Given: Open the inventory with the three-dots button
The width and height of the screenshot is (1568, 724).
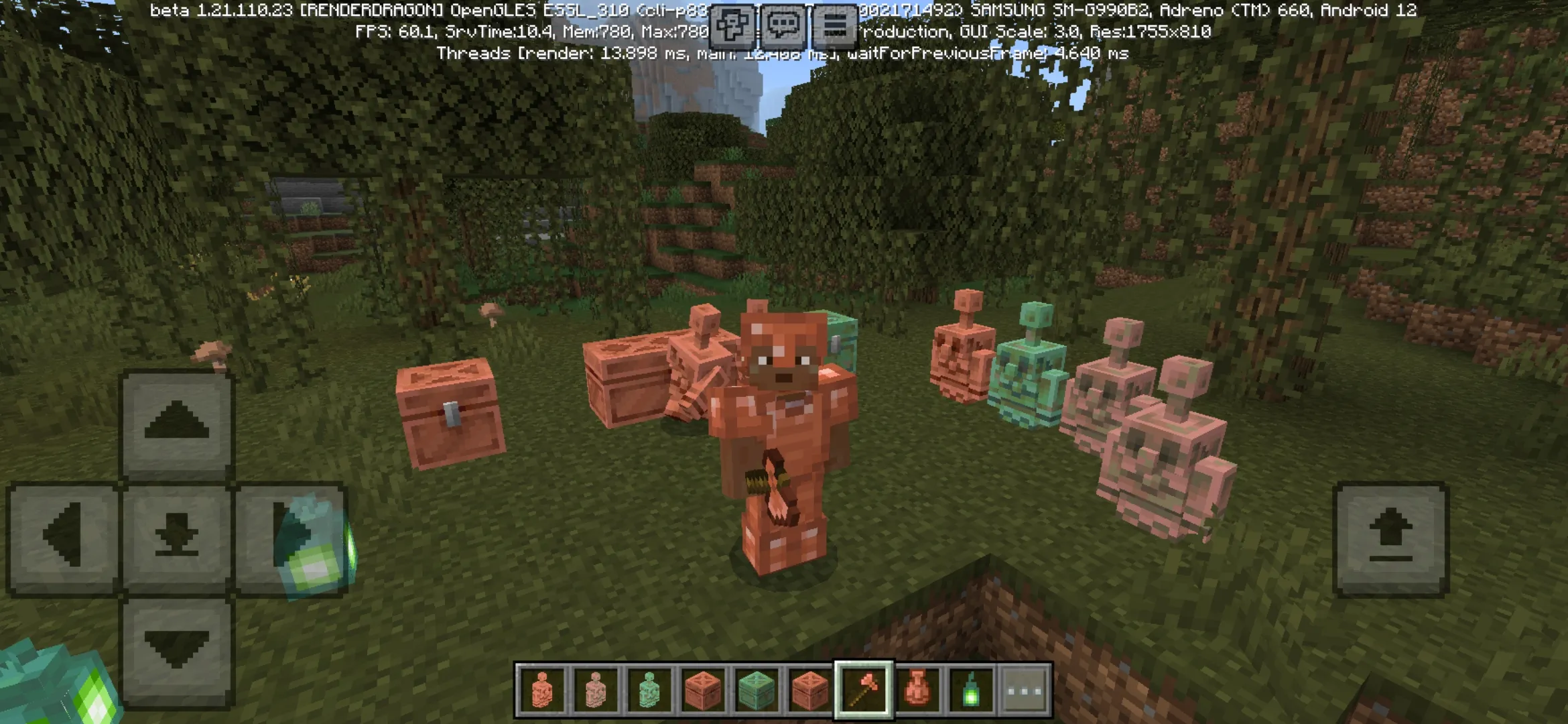Looking at the screenshot, I should 1025,690.
